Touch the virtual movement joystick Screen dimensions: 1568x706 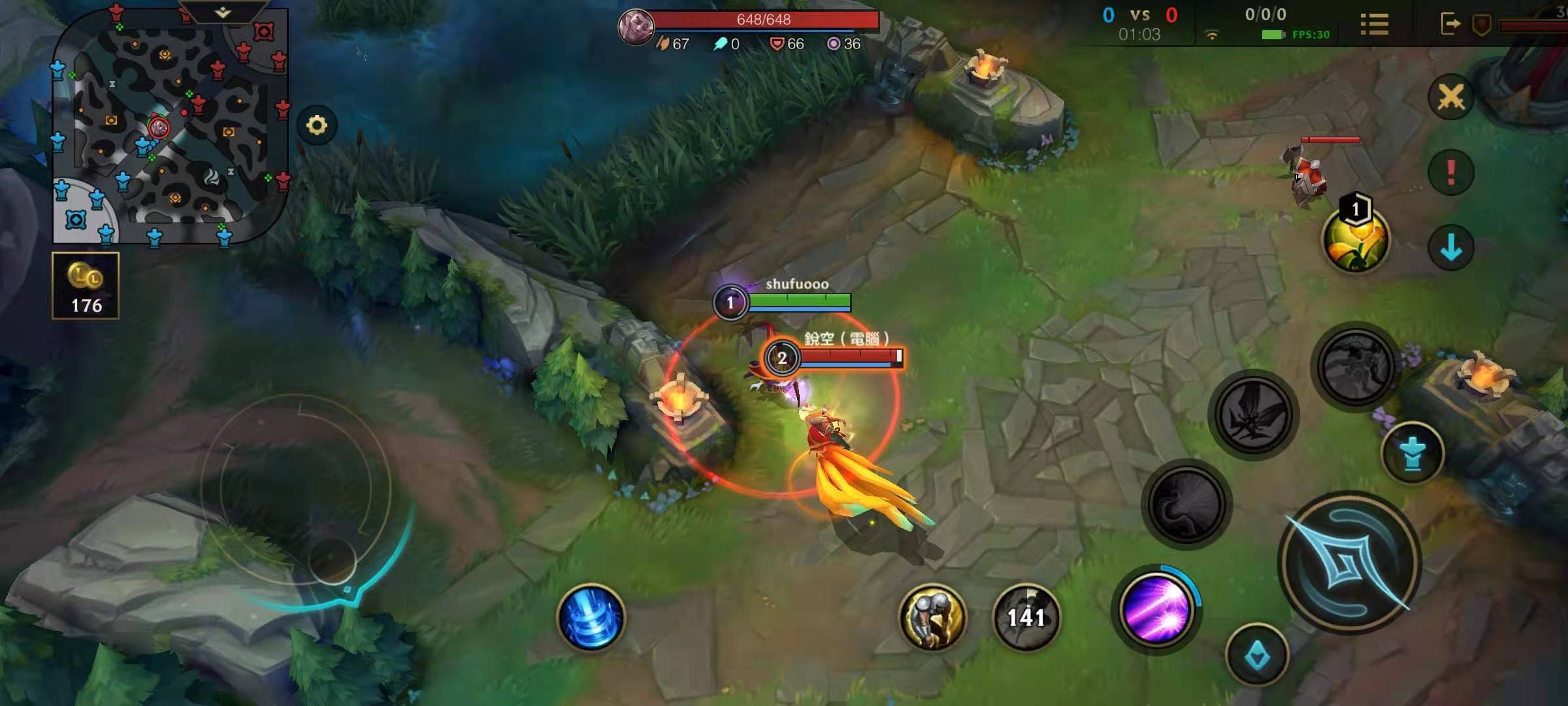click(332, 560)
